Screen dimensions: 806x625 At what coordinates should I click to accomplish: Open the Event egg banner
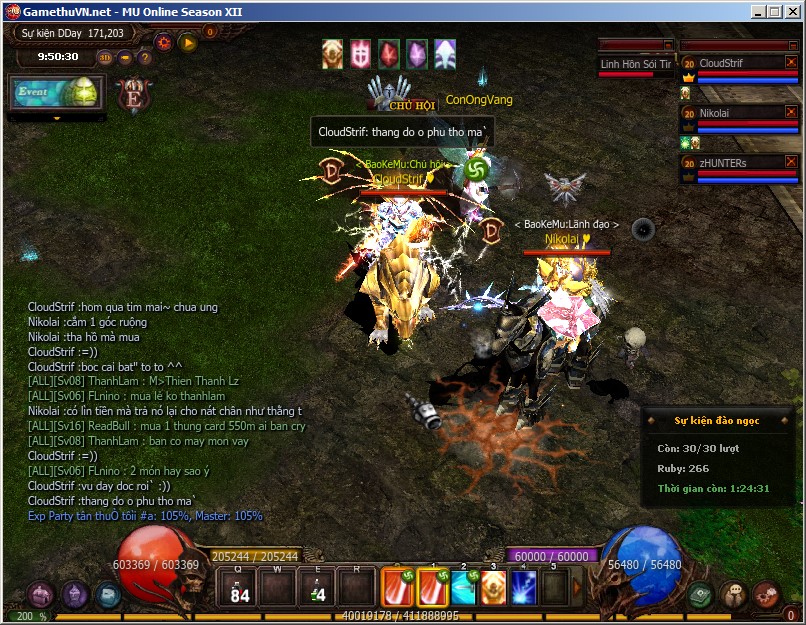click(x=55, y=92)
